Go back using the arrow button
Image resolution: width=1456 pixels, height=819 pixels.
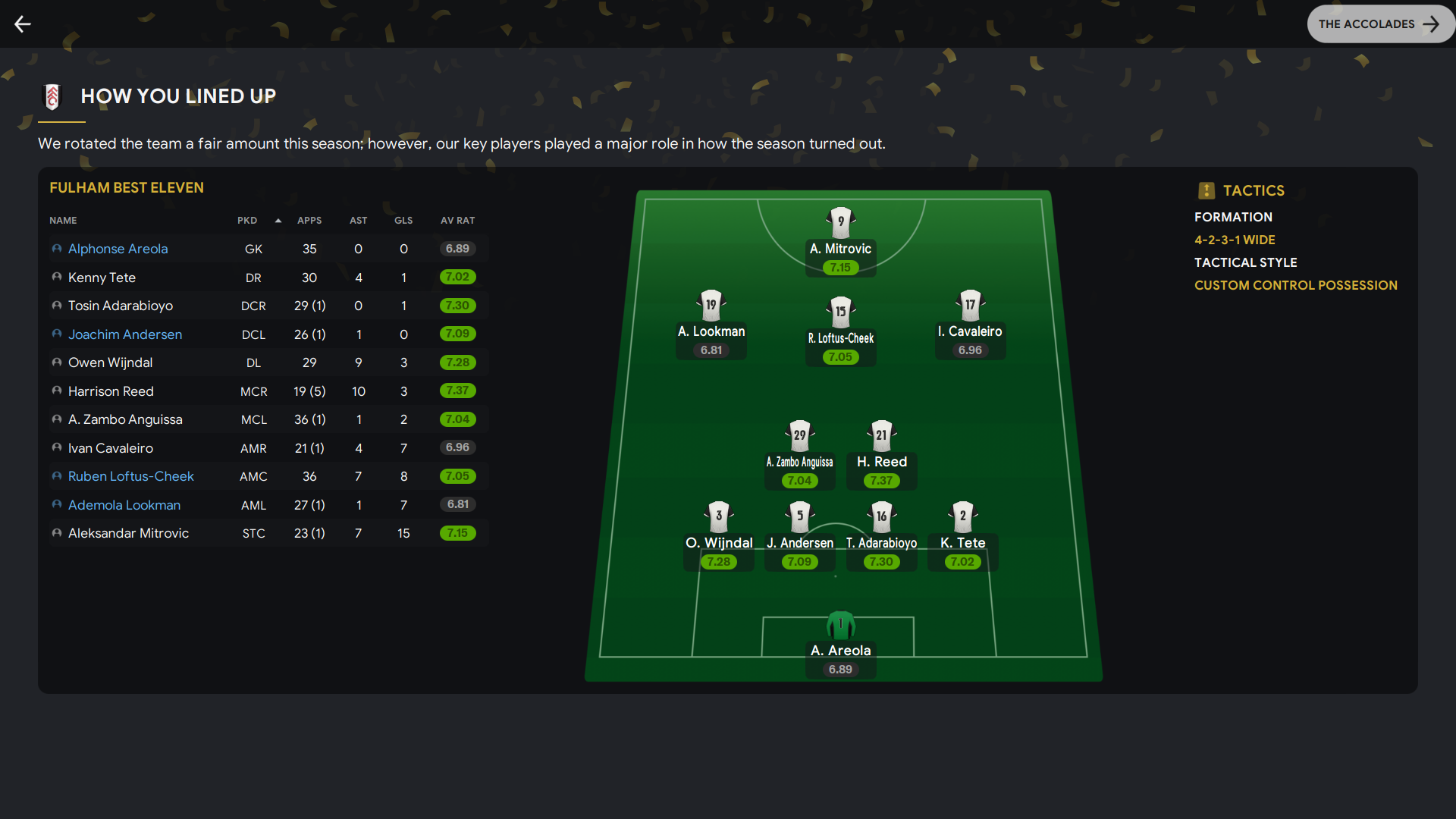(23, 24)
